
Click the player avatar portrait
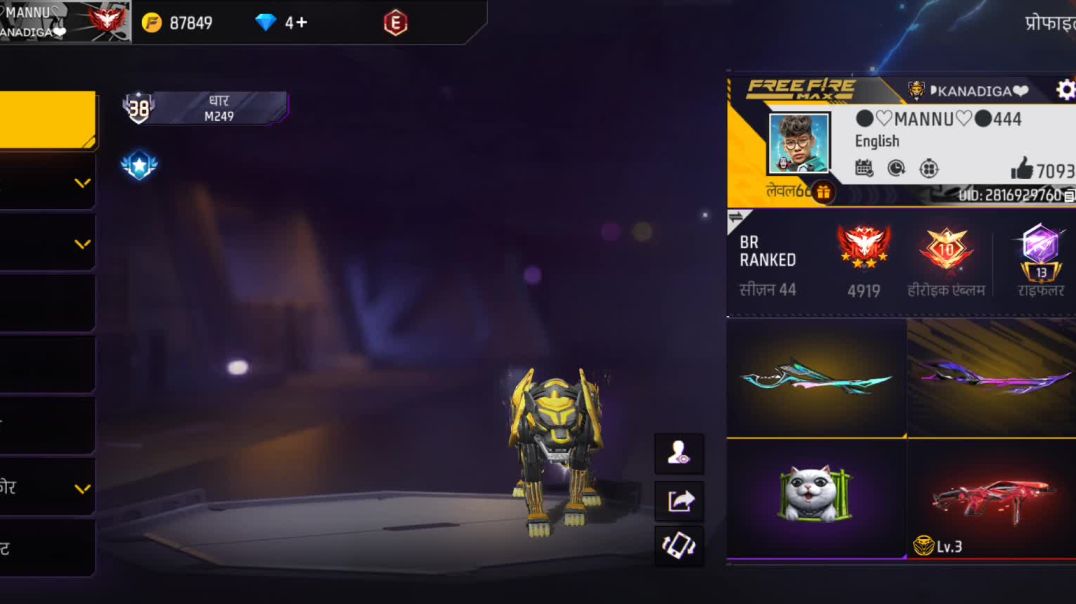tap(798, 143)
